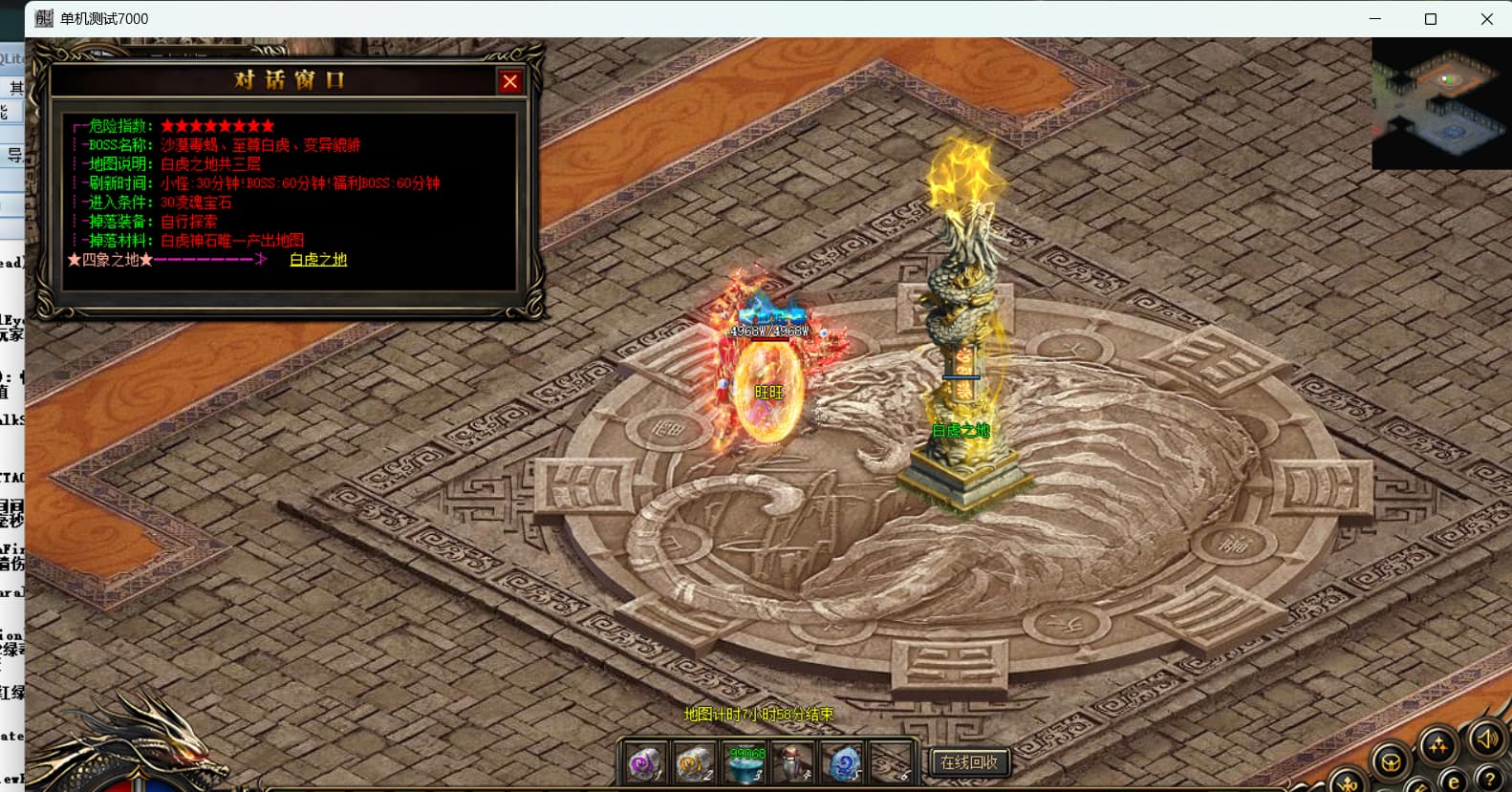The width and height of the screenshot is (1512, 792).
Task: Open the minimap in the top-right corner
Action: coord(1441,103)
